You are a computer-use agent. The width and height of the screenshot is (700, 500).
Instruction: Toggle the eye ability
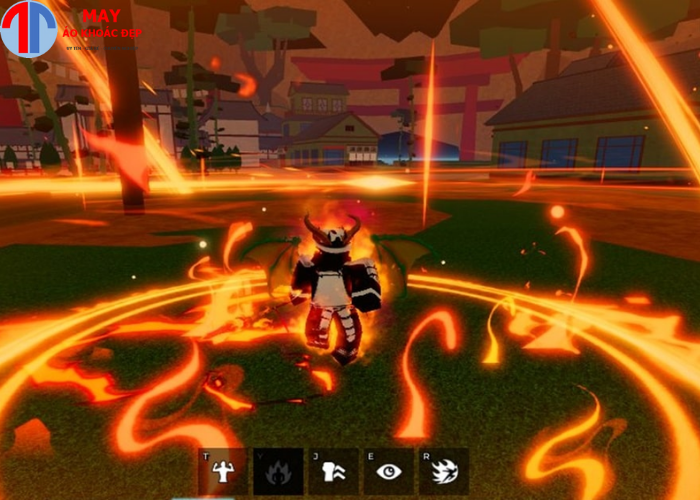coord(388,471)
